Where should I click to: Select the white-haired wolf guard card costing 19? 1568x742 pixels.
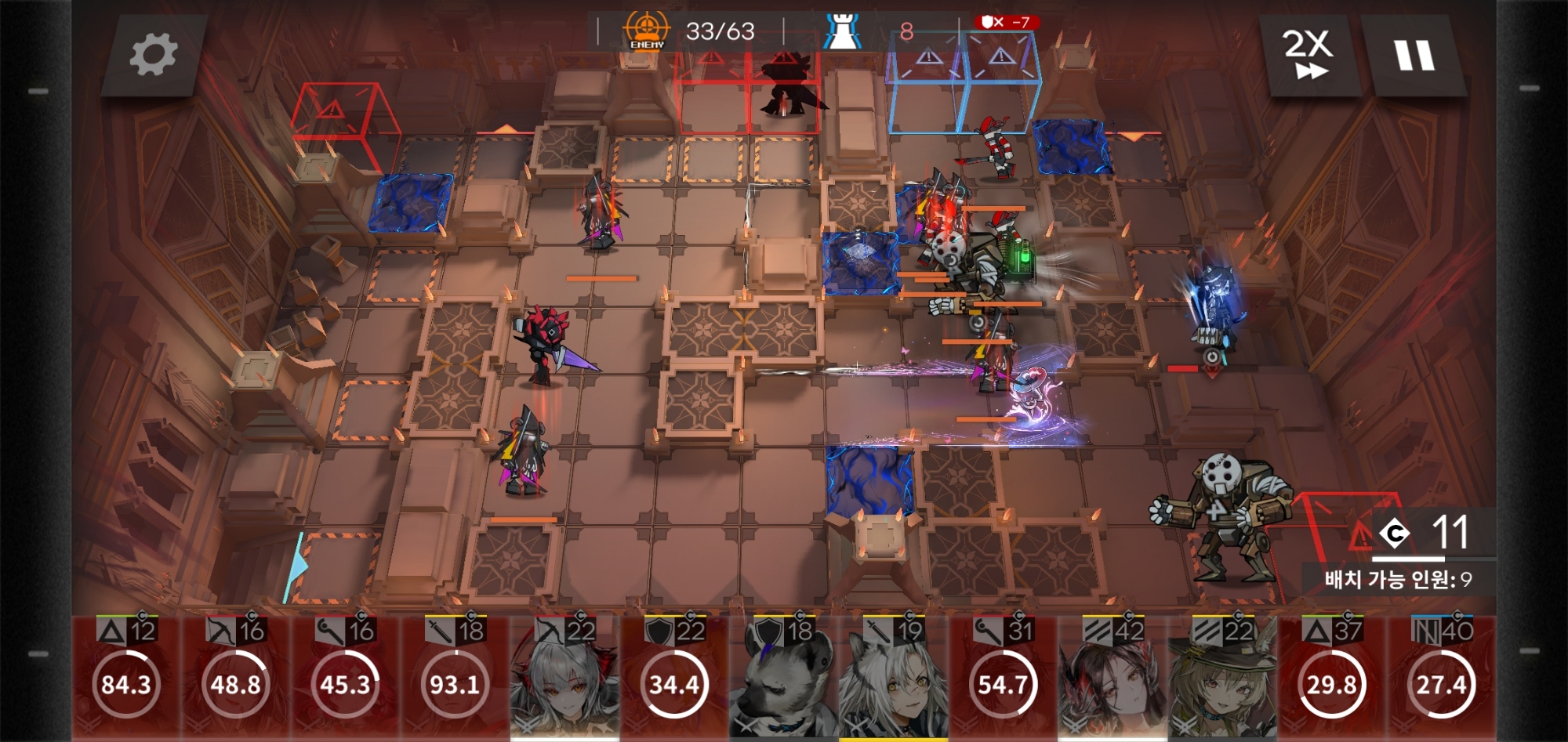pos(894,679)
